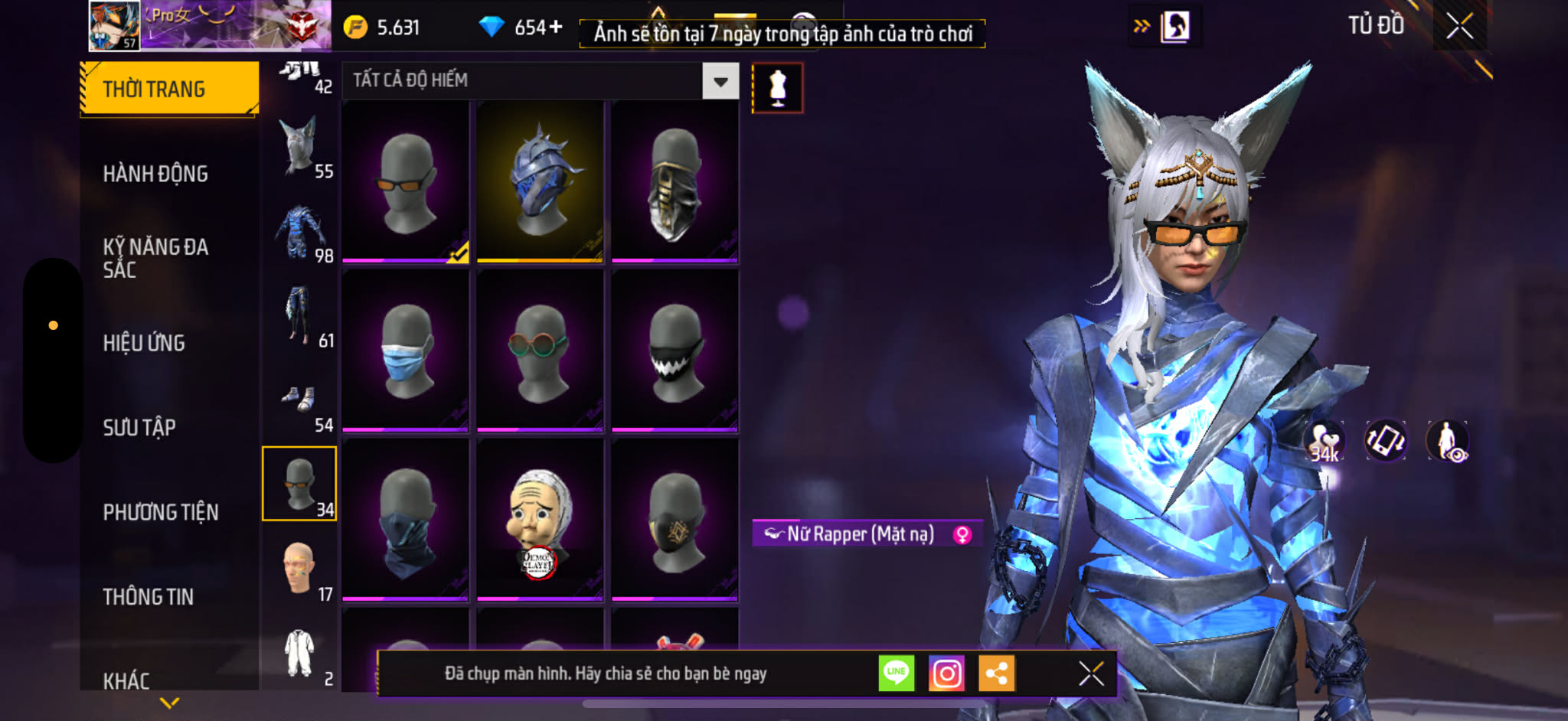Image resolution: width=1568 pixels, height=721 pixels.
Task: Switch to the THỜI TRANG tab
Action: 168,89
